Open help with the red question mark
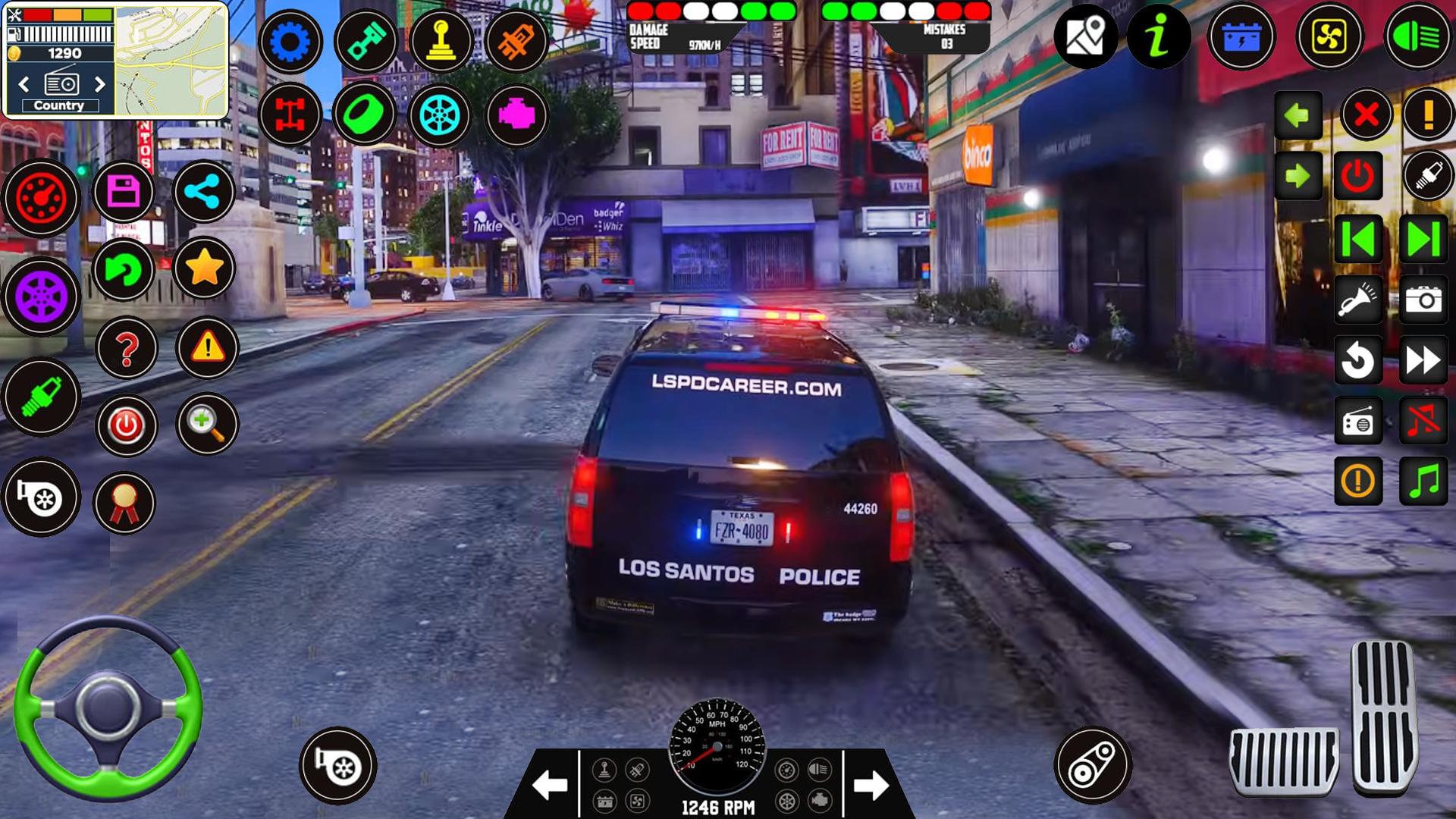1456x819 pixels. [127, 349]
